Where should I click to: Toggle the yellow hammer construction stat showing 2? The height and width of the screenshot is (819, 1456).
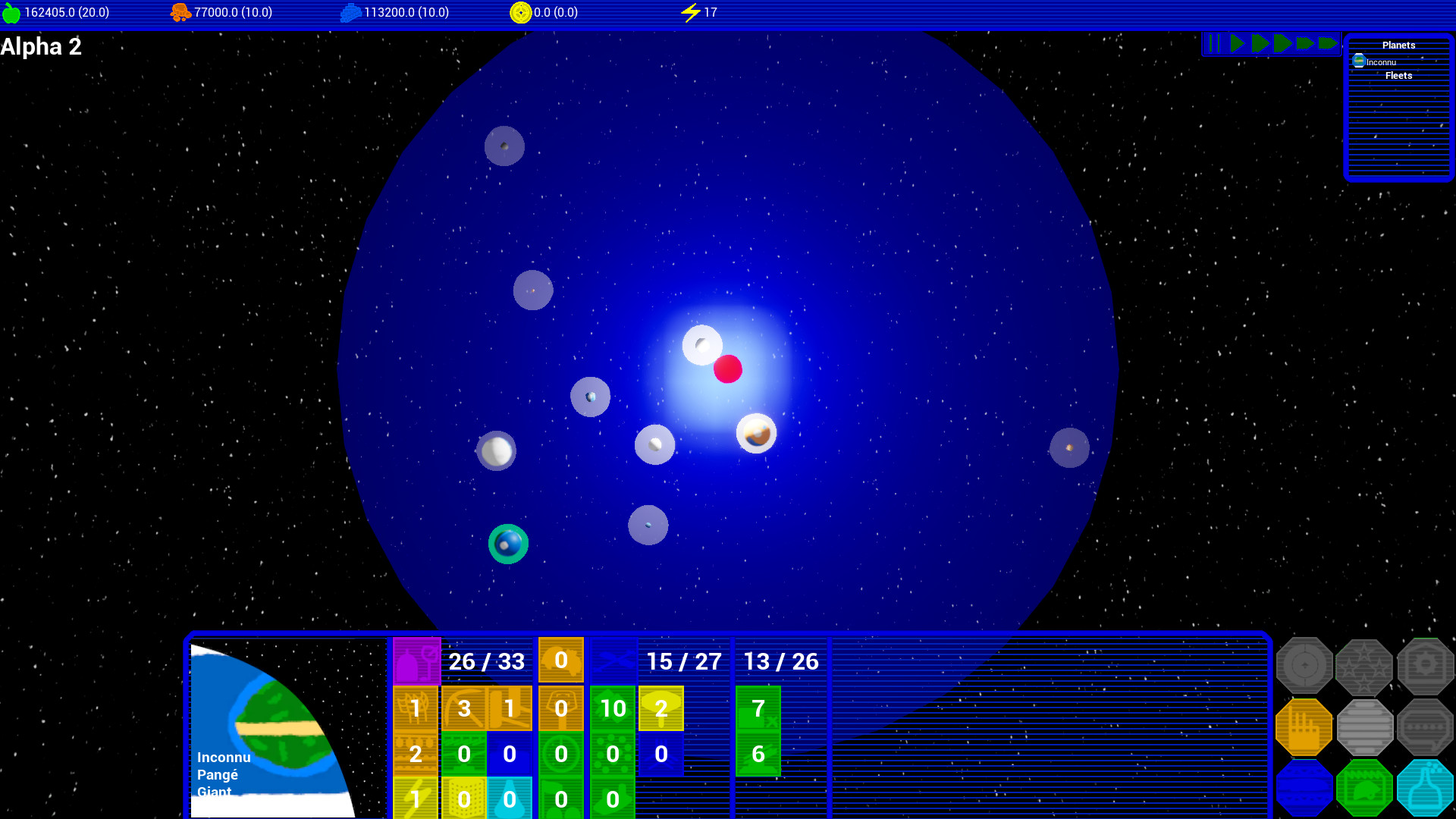(x=660, y=708)
